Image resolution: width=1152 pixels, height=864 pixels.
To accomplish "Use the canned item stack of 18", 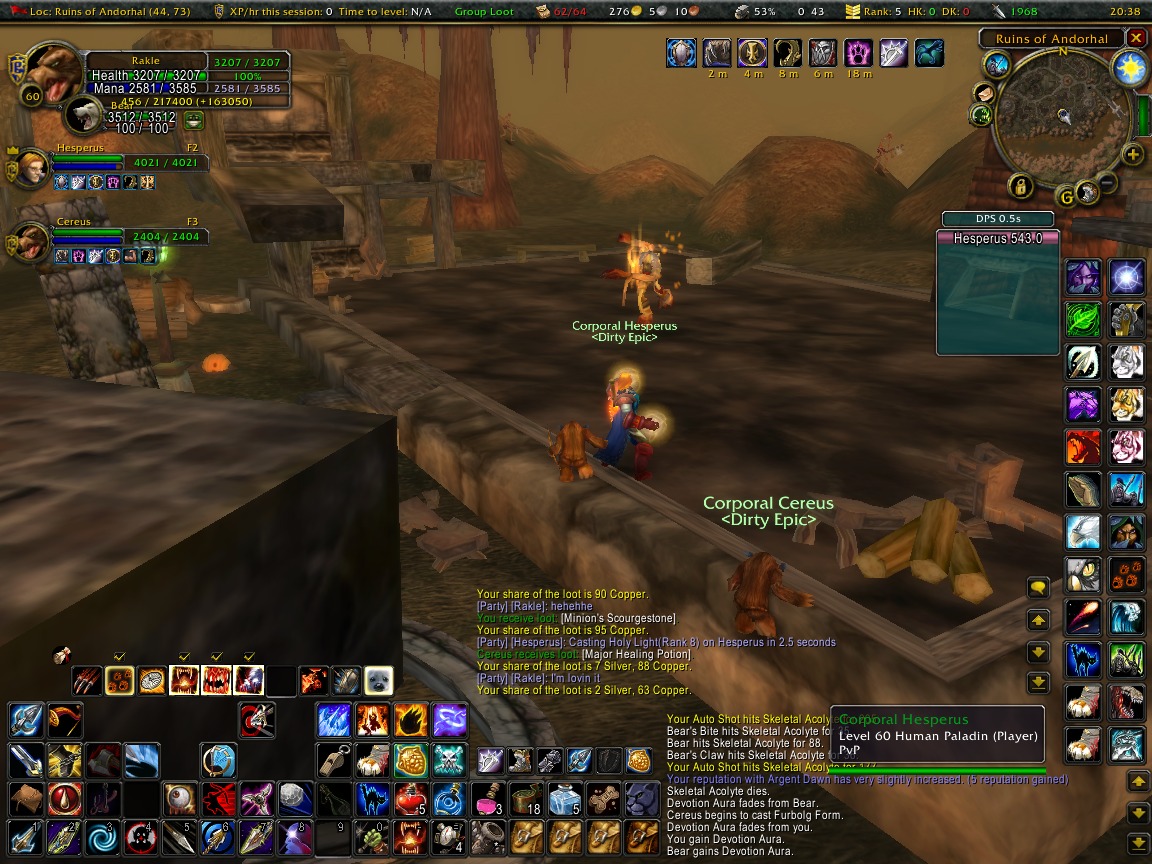I will [x=524, y=799].
